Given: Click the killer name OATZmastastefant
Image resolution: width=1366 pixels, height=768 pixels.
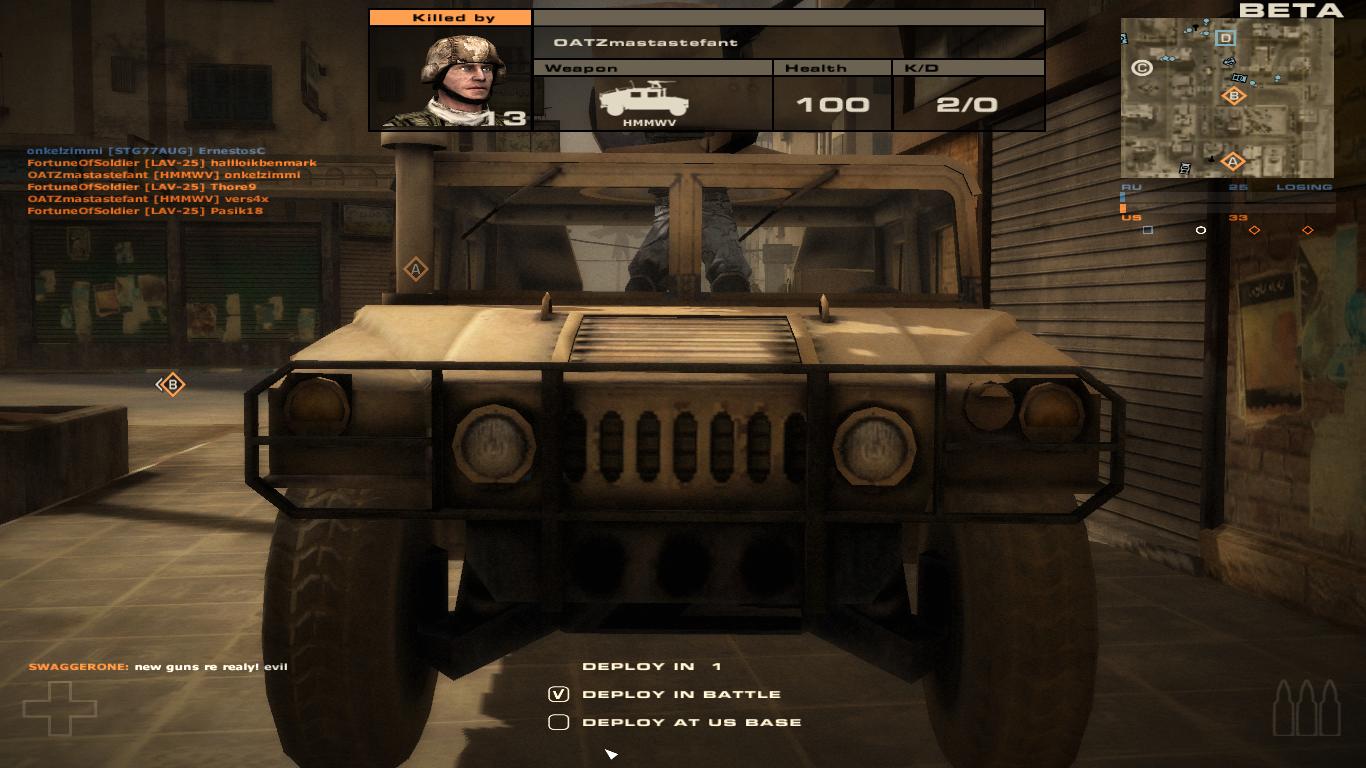Looking at the screenshot, I should (x=645, y=42).
